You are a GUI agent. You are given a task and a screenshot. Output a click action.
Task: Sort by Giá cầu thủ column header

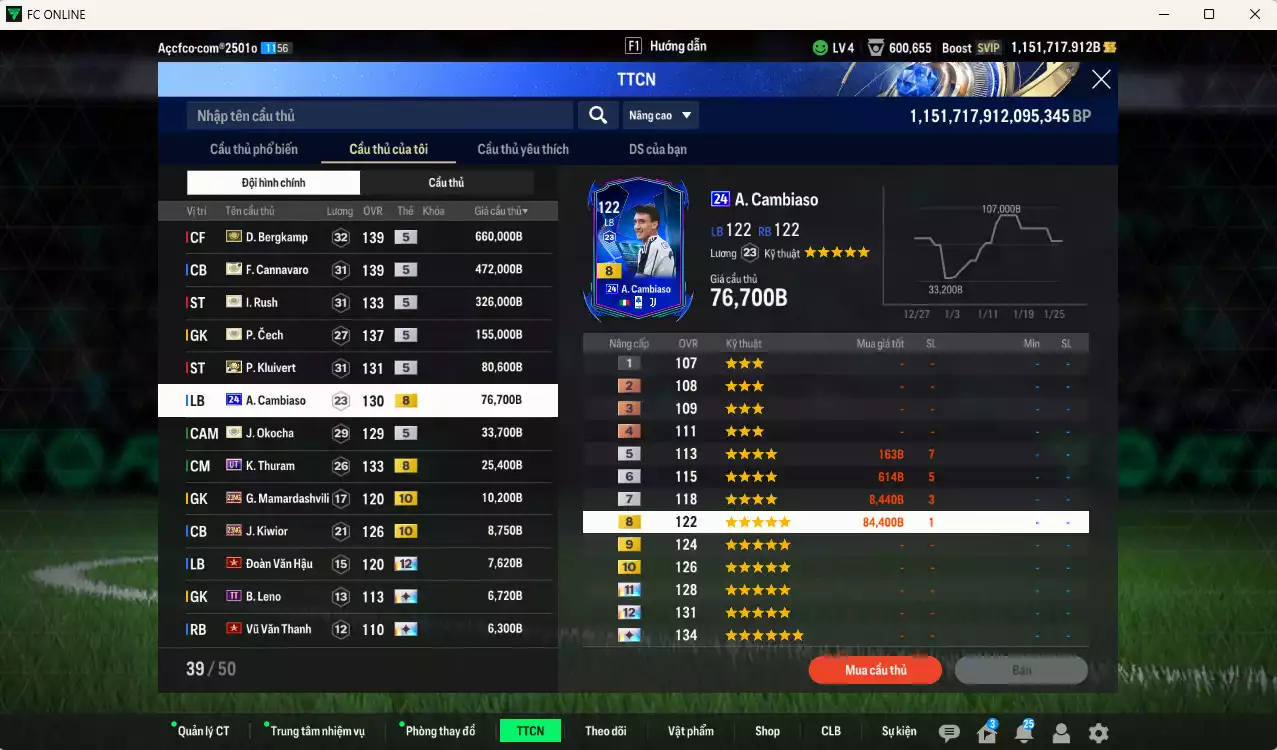click(x=501, y=211)
